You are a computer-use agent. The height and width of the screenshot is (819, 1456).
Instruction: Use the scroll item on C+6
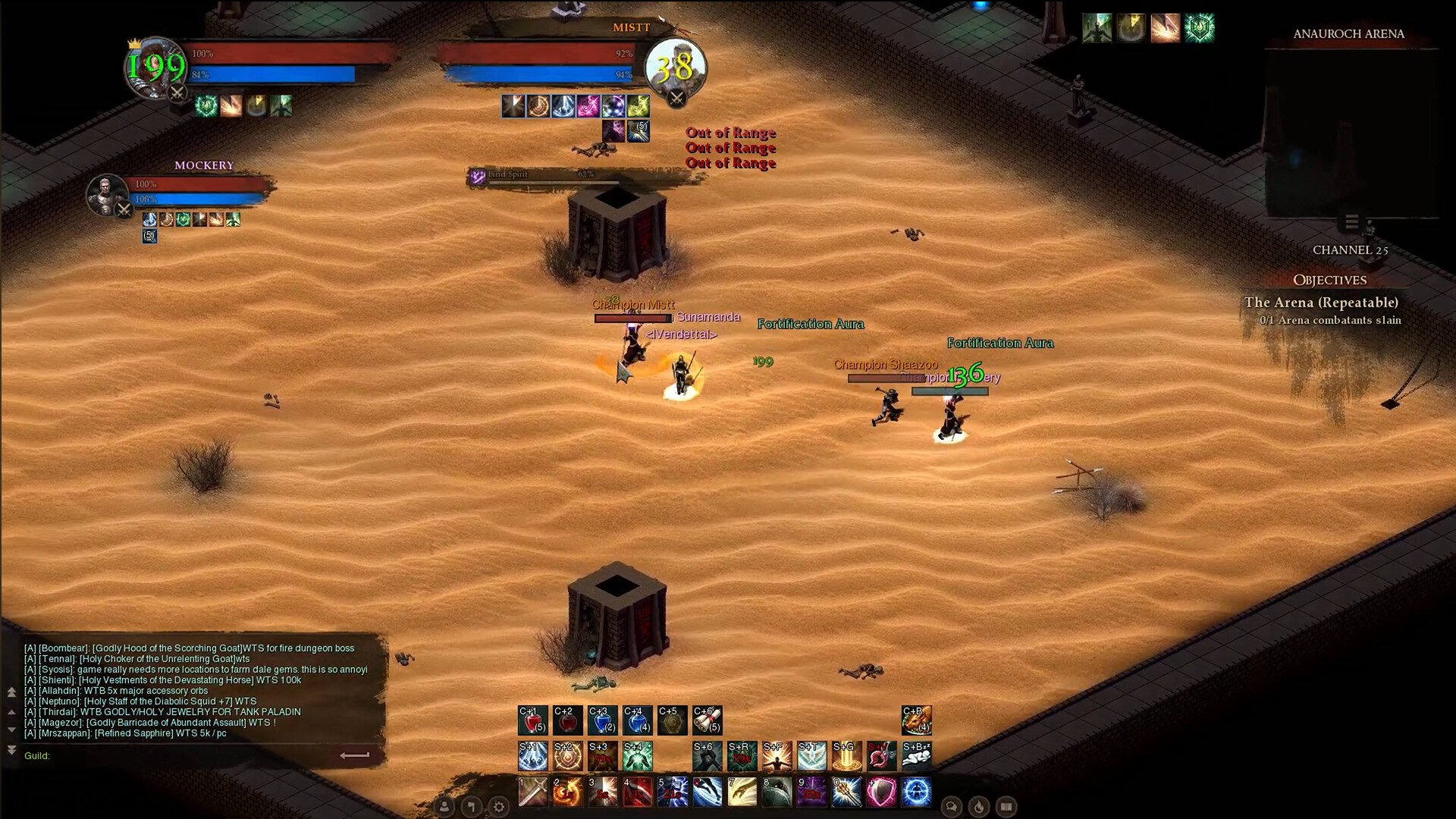point(707,720)
